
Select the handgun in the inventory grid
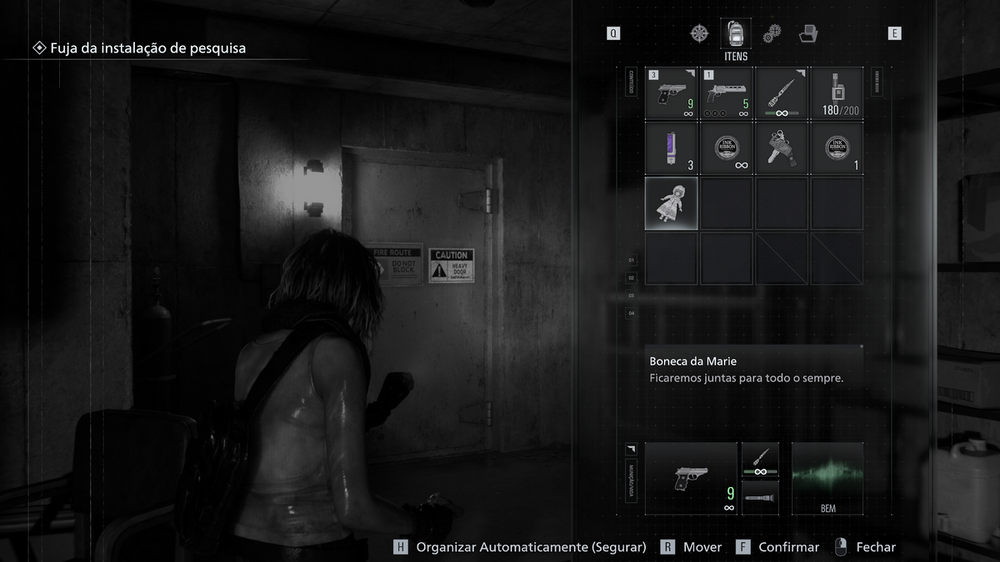coord(672,94)
